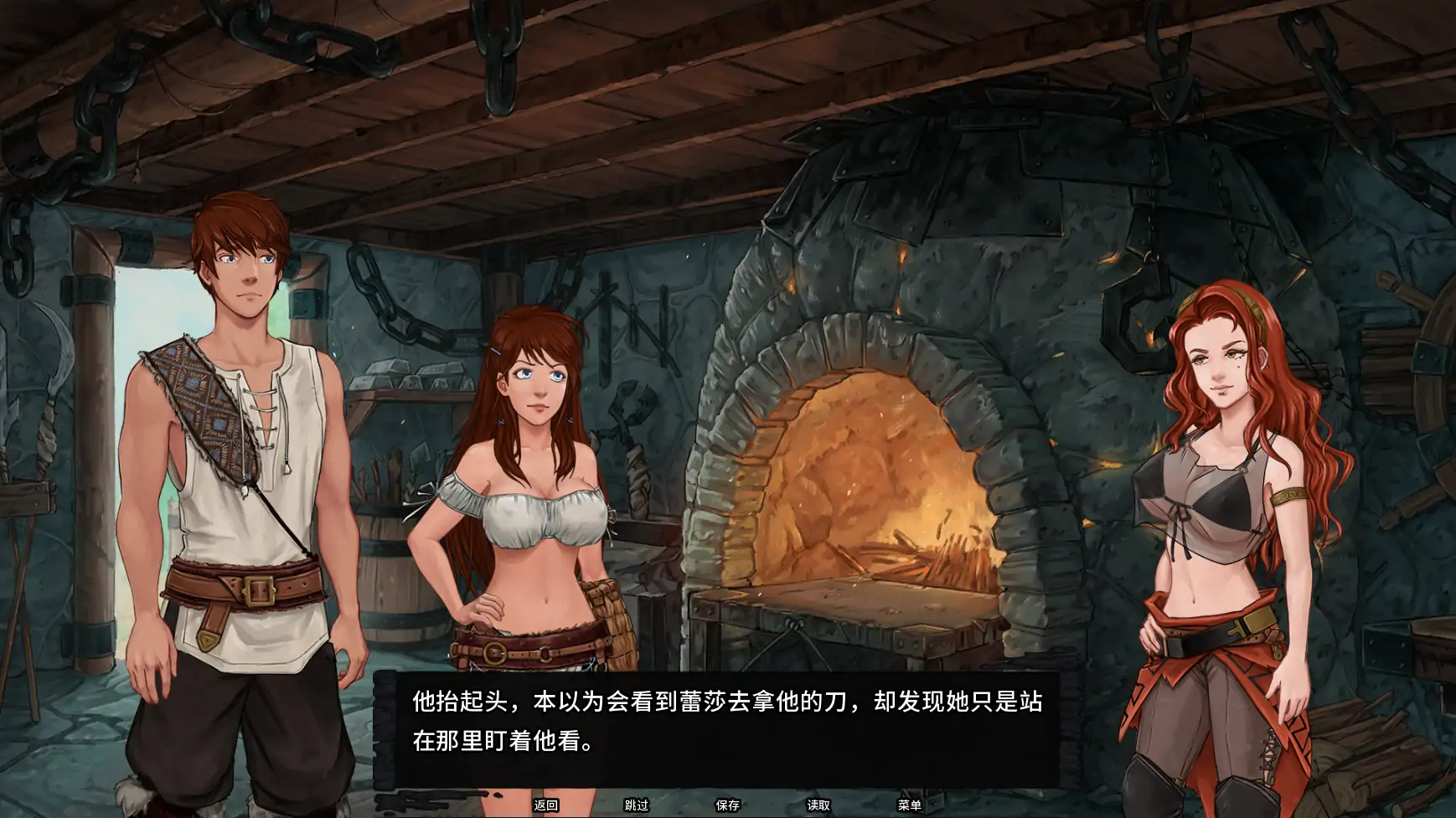Click 读取 to load a save
The height and width of the screenshot is (818, 1456).
pyautogui.click(x=817, y=805)
